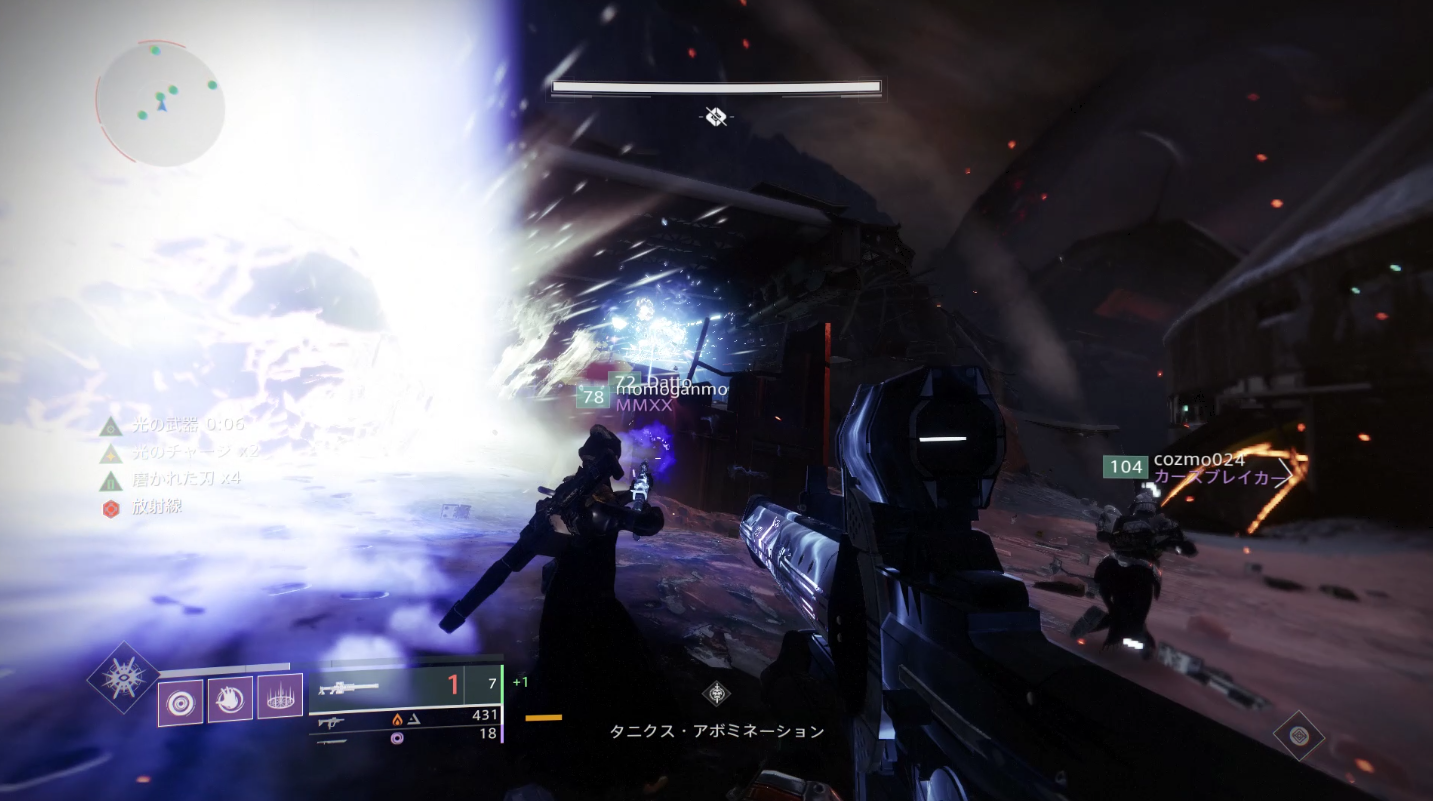Click the タニクス・アボミネーション boss marker icon
Viewport: 1433px width, 801px height.
click(x=716, y=693)
